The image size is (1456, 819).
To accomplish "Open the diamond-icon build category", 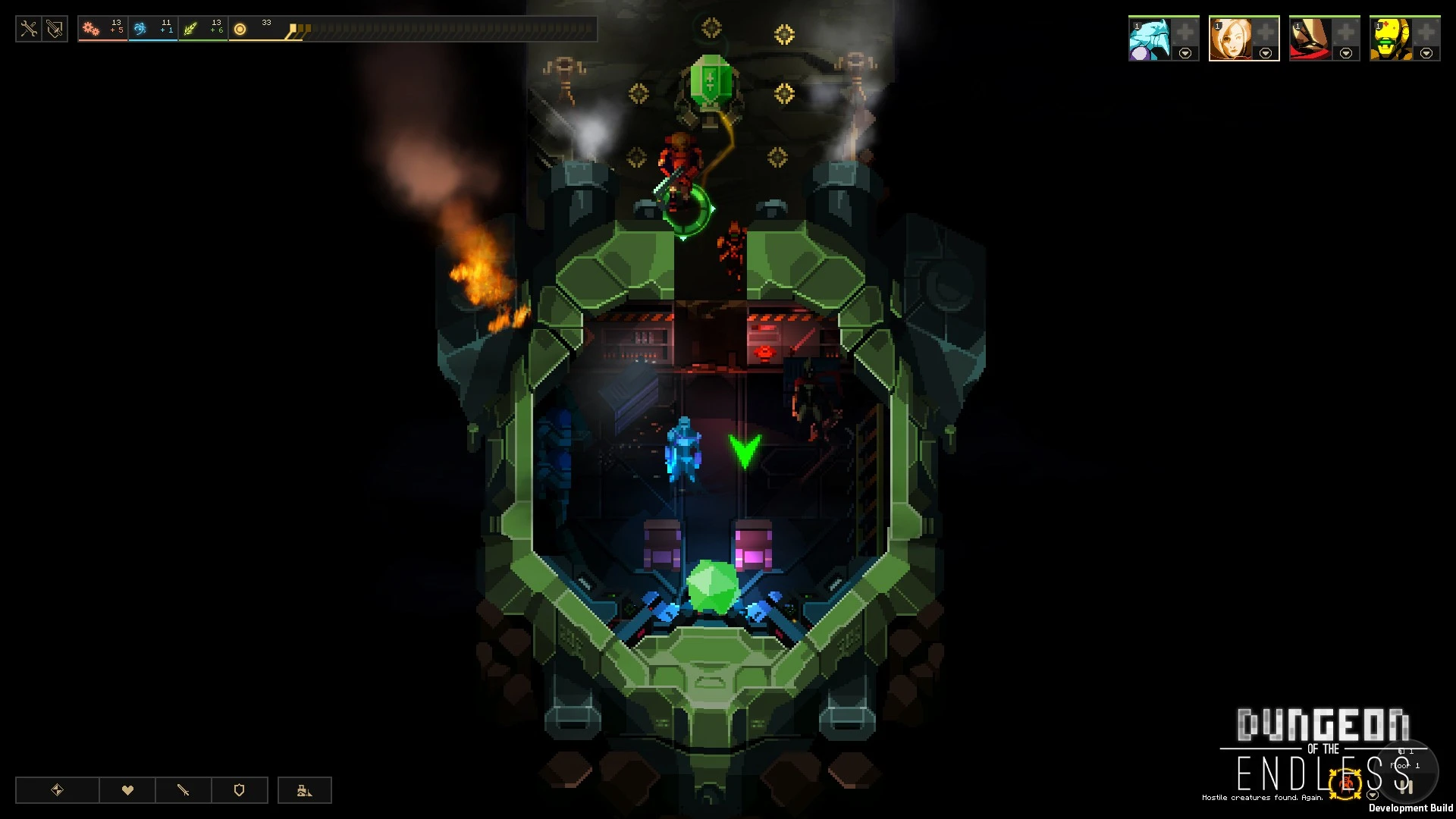I will [58, 790].
